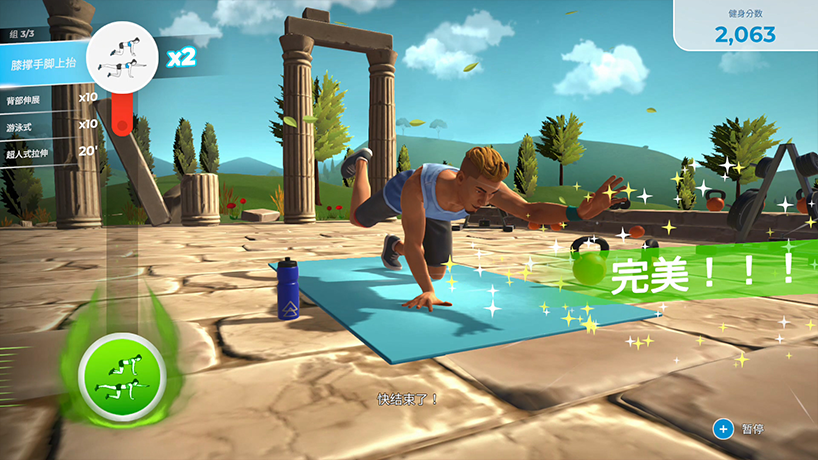Choose 背部伸展 in the exercise queue

click(x=50, y=97)
